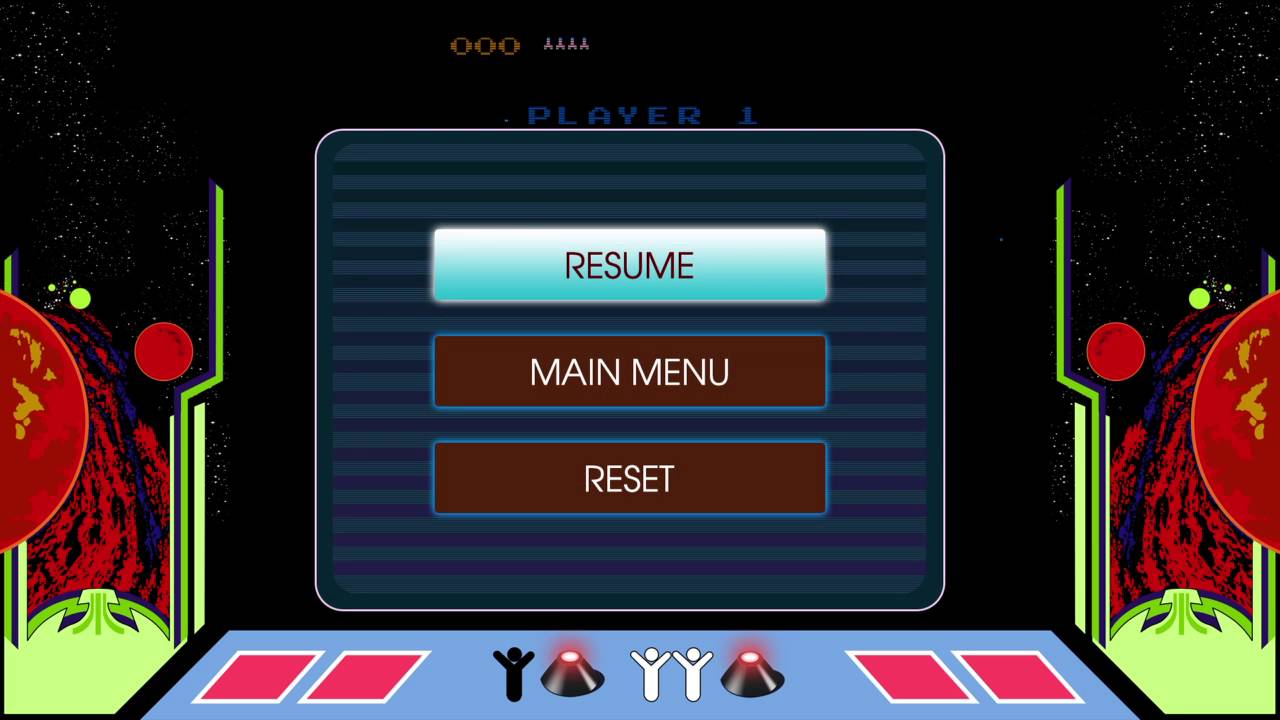Click the green moon beside the left planet artwork
Viewport: 1280px width, 720px height.
point(81,299)
